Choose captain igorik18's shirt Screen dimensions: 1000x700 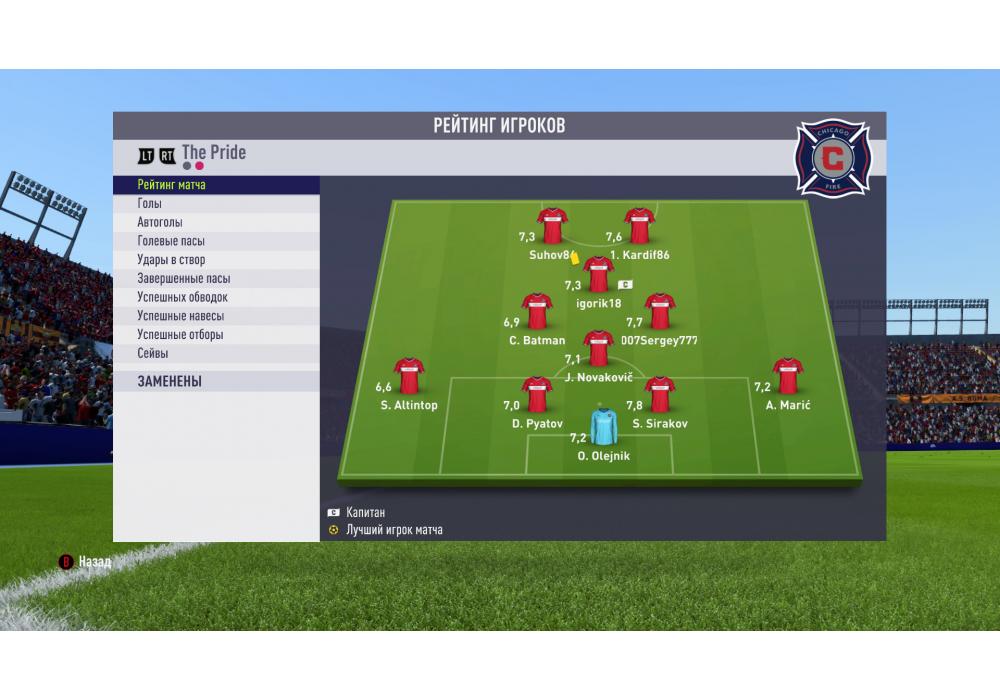pos(598,274)
